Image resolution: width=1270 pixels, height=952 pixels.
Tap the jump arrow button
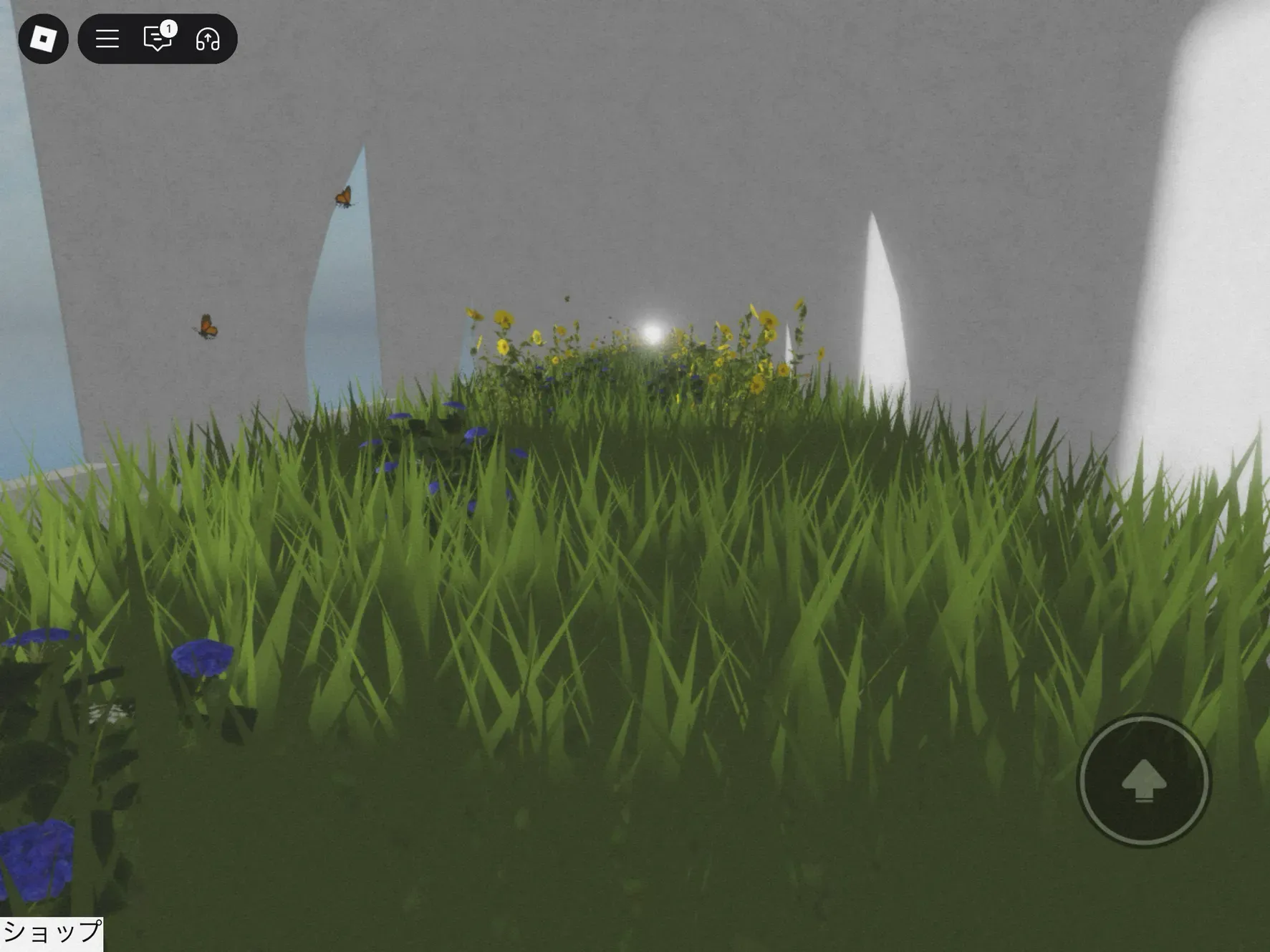click(1144, 780)
